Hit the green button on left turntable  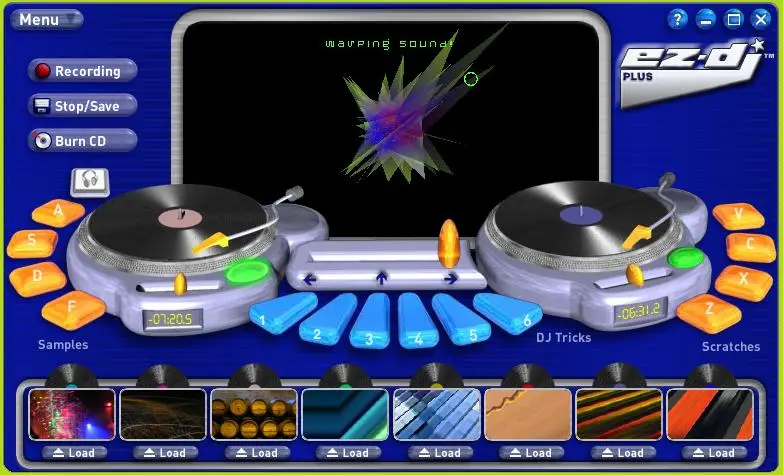[x=247, y=271]
